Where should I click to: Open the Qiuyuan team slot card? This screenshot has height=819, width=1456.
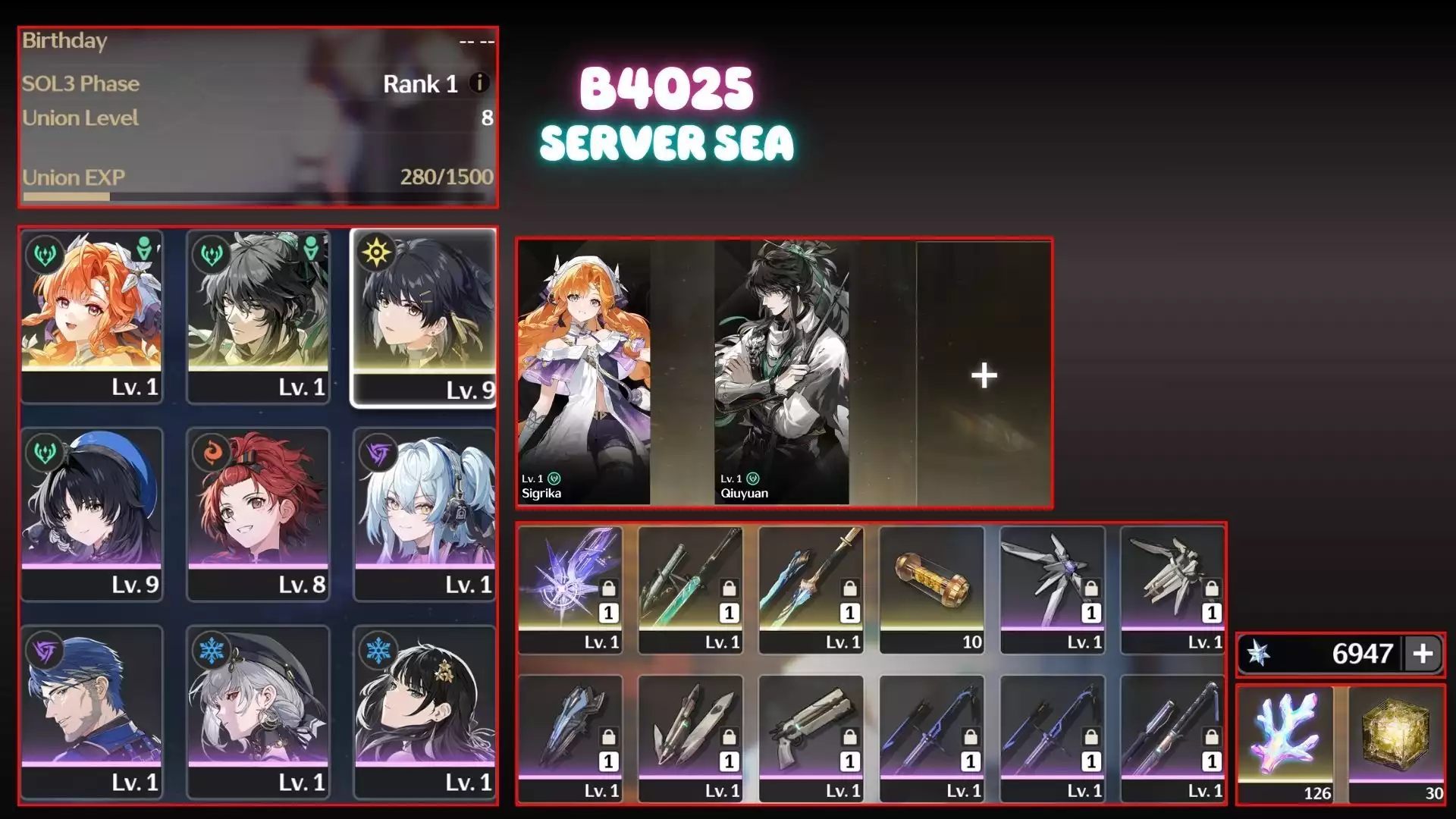[782, 372]
